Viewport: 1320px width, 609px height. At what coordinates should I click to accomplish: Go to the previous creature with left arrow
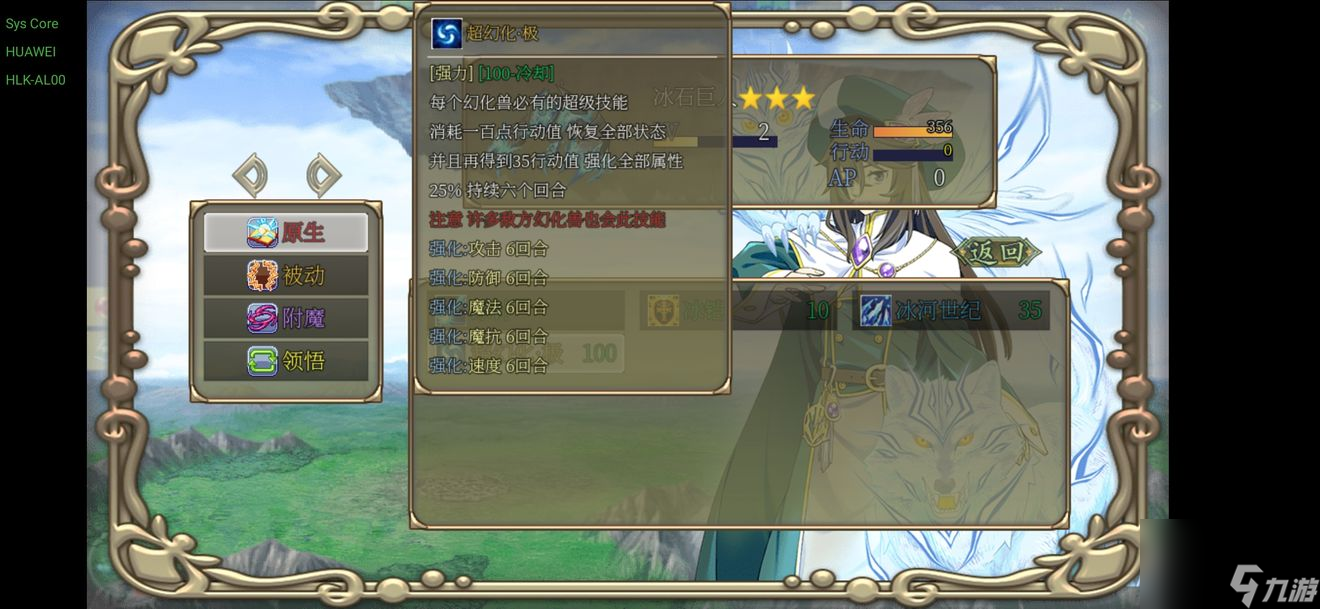(x=250, y=176)
